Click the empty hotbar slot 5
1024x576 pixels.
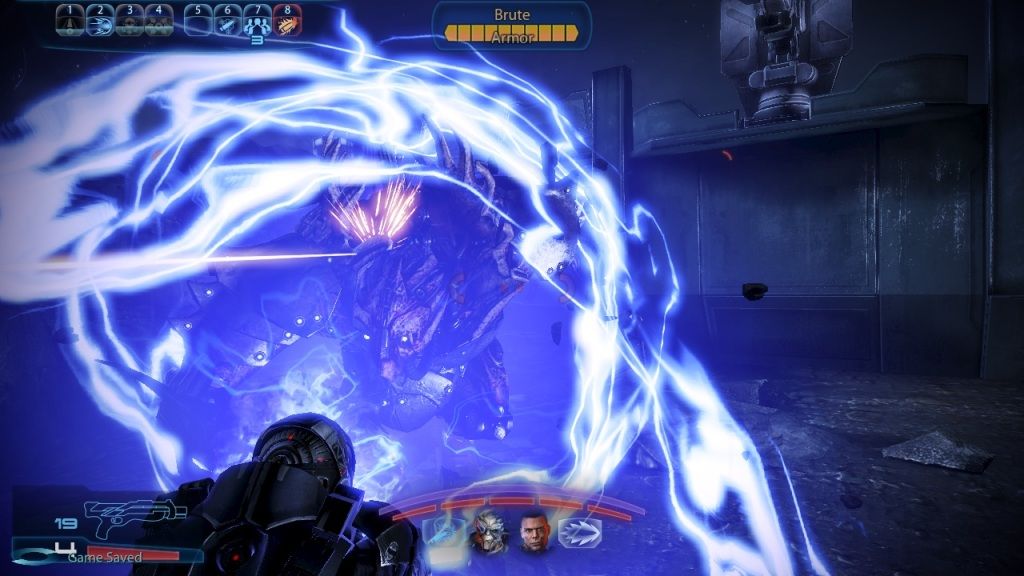tap(199, 21)
